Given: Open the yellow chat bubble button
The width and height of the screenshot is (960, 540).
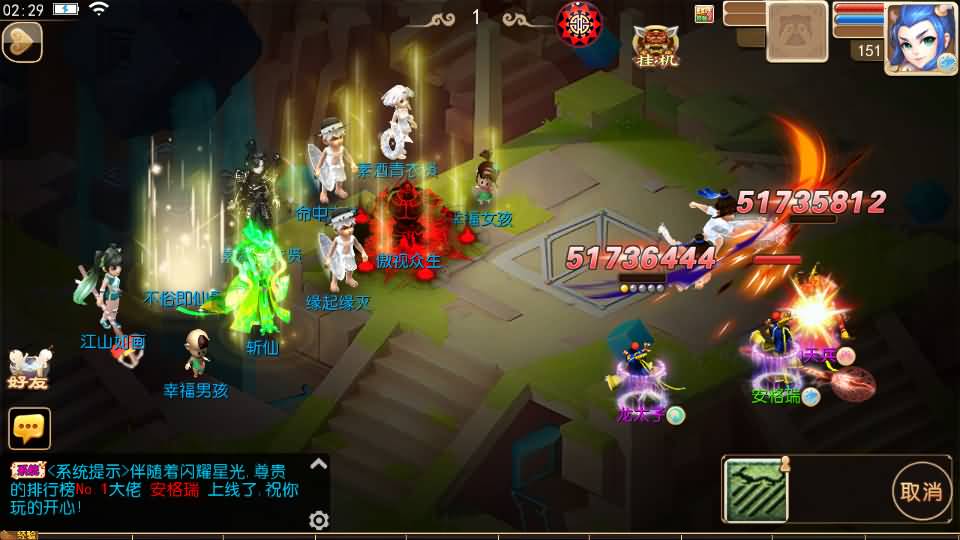Looking at the screenshot, I should tap(29, 428).
